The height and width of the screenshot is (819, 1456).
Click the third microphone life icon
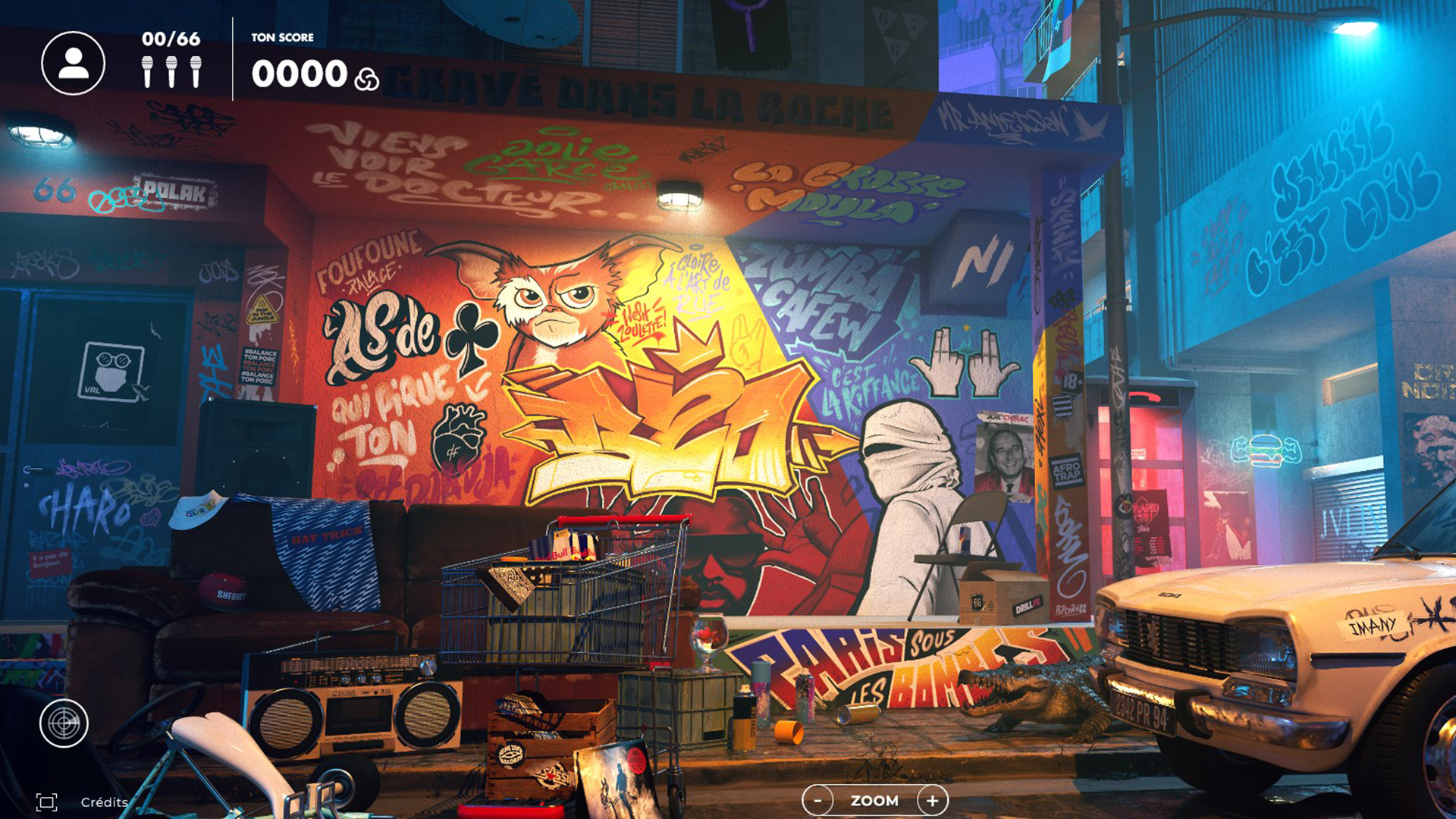[197, 71]
